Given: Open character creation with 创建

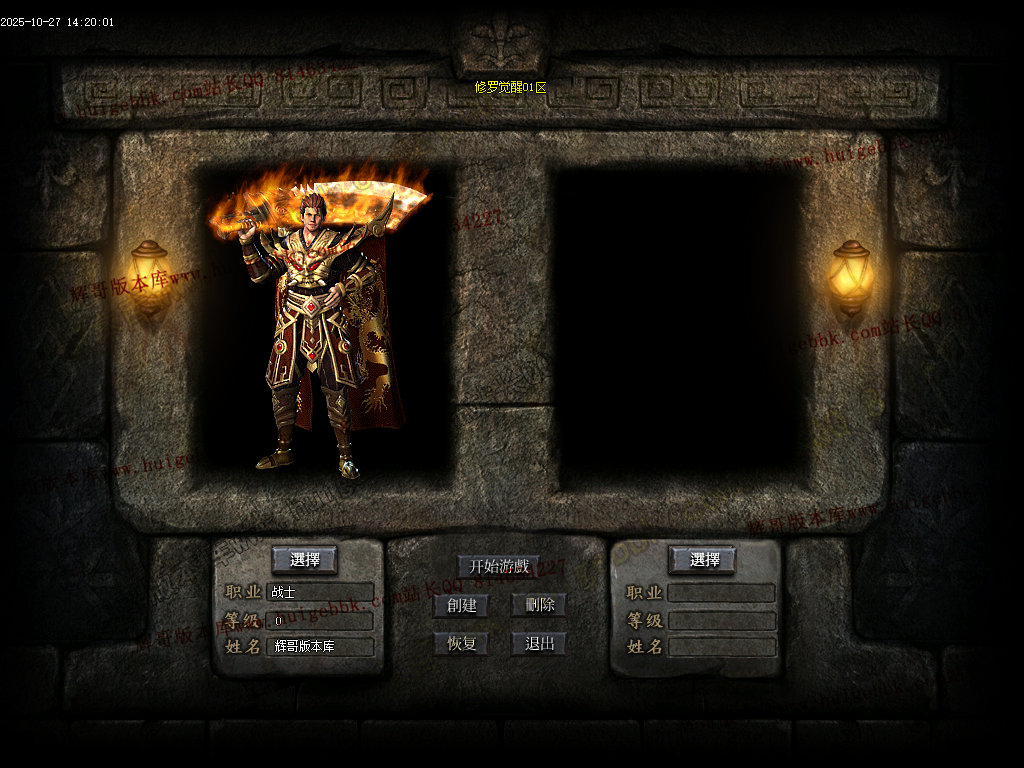Looking at the screenshot, I should point(461,605).
